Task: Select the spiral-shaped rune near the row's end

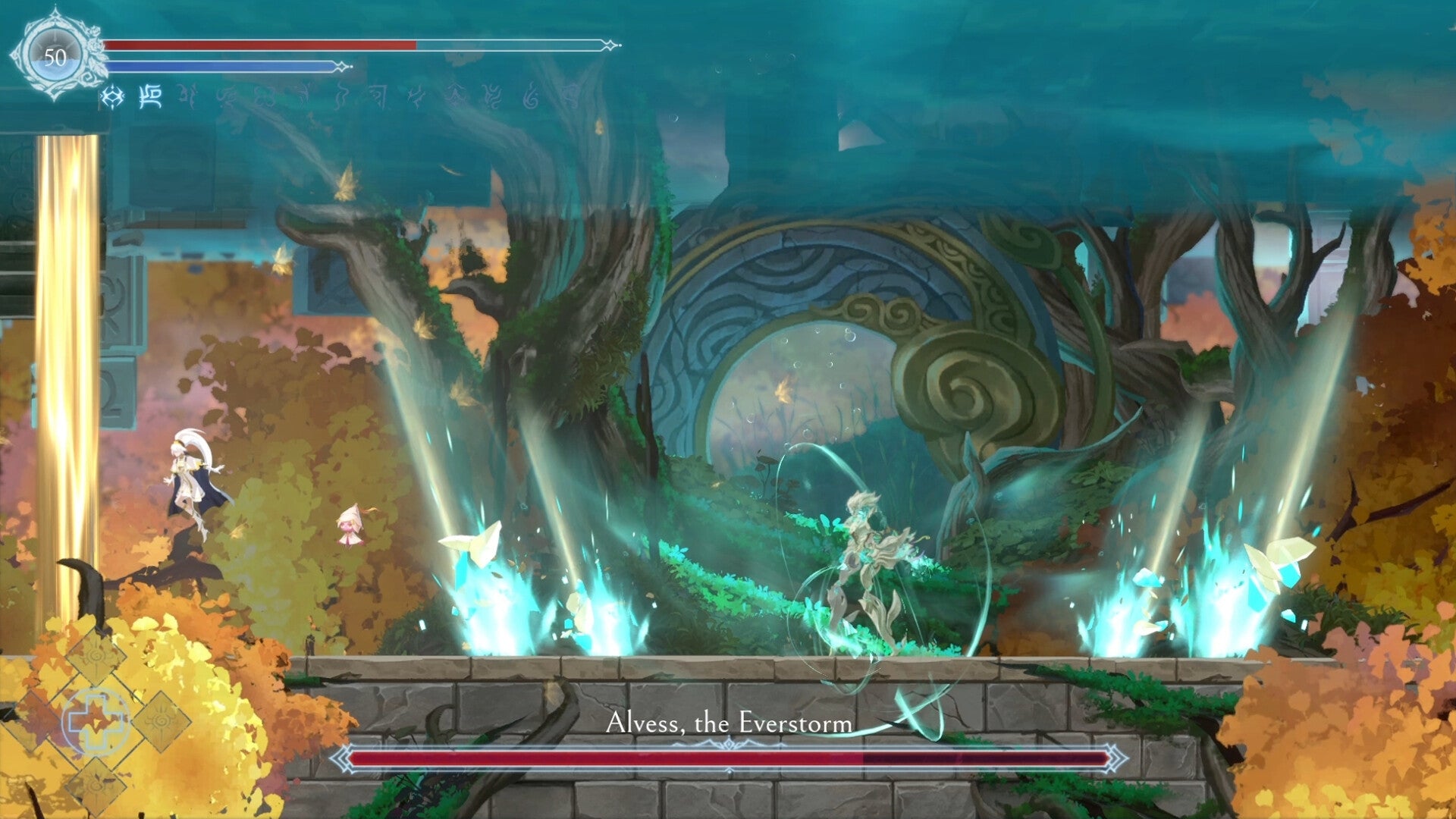Action: pyautogui.click(x=531, y=97)
